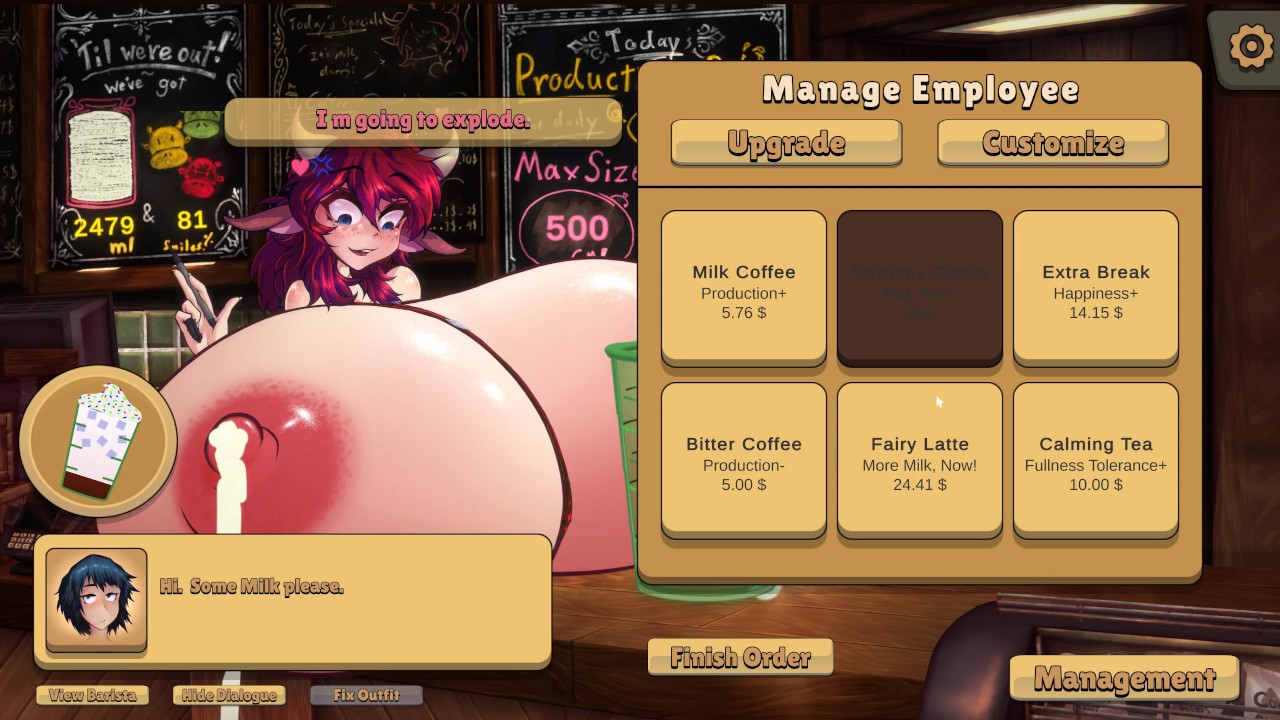Click the Fix Outfit button
This screenshot has width=1280, height=720.
366,694
